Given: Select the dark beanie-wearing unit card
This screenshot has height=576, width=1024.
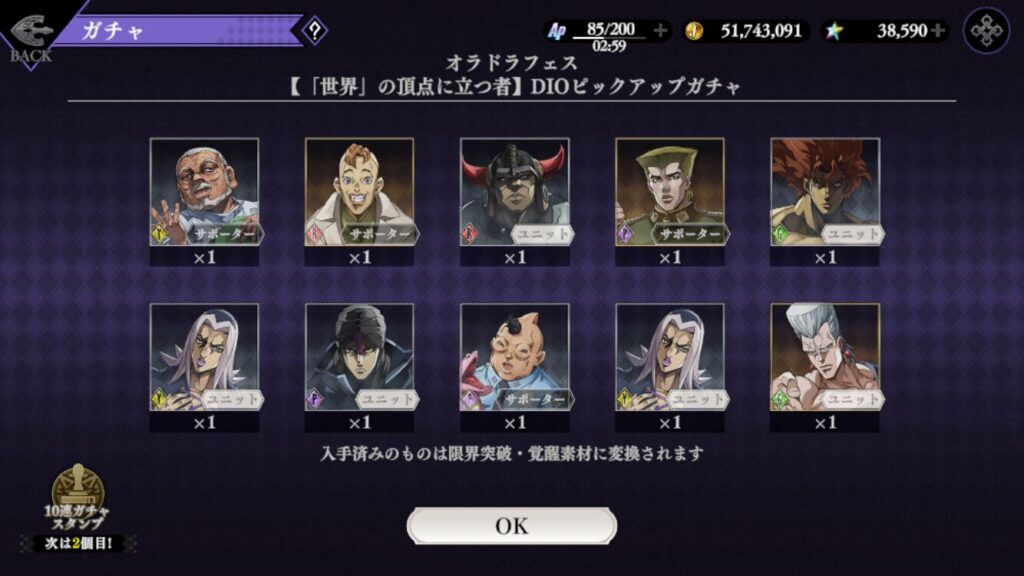Looking at the screenshot, I should click(359, 358).
